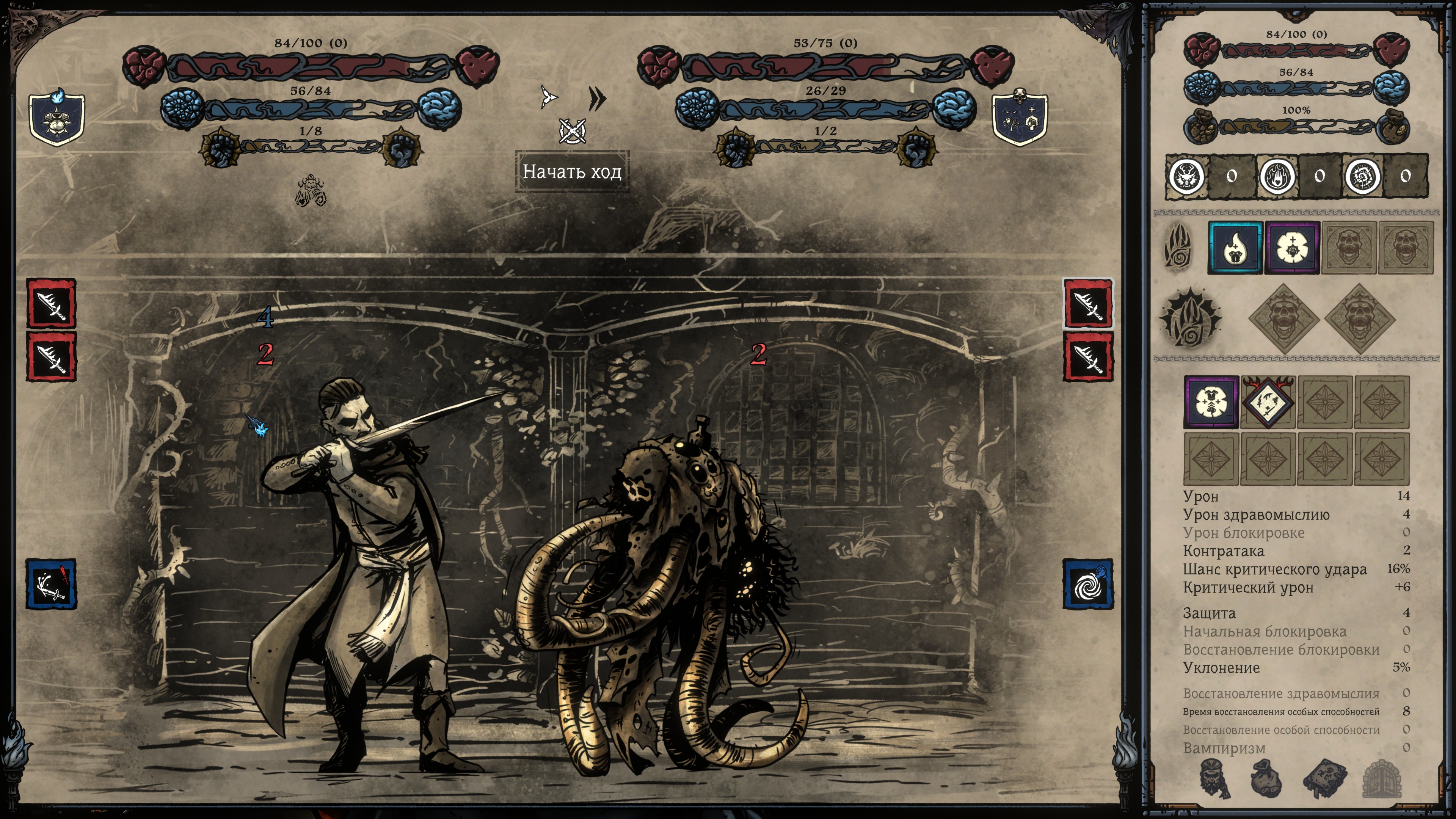Inspect the enemy's skull shield emblem
The image size is (1456, 819).
[1020, 118]
